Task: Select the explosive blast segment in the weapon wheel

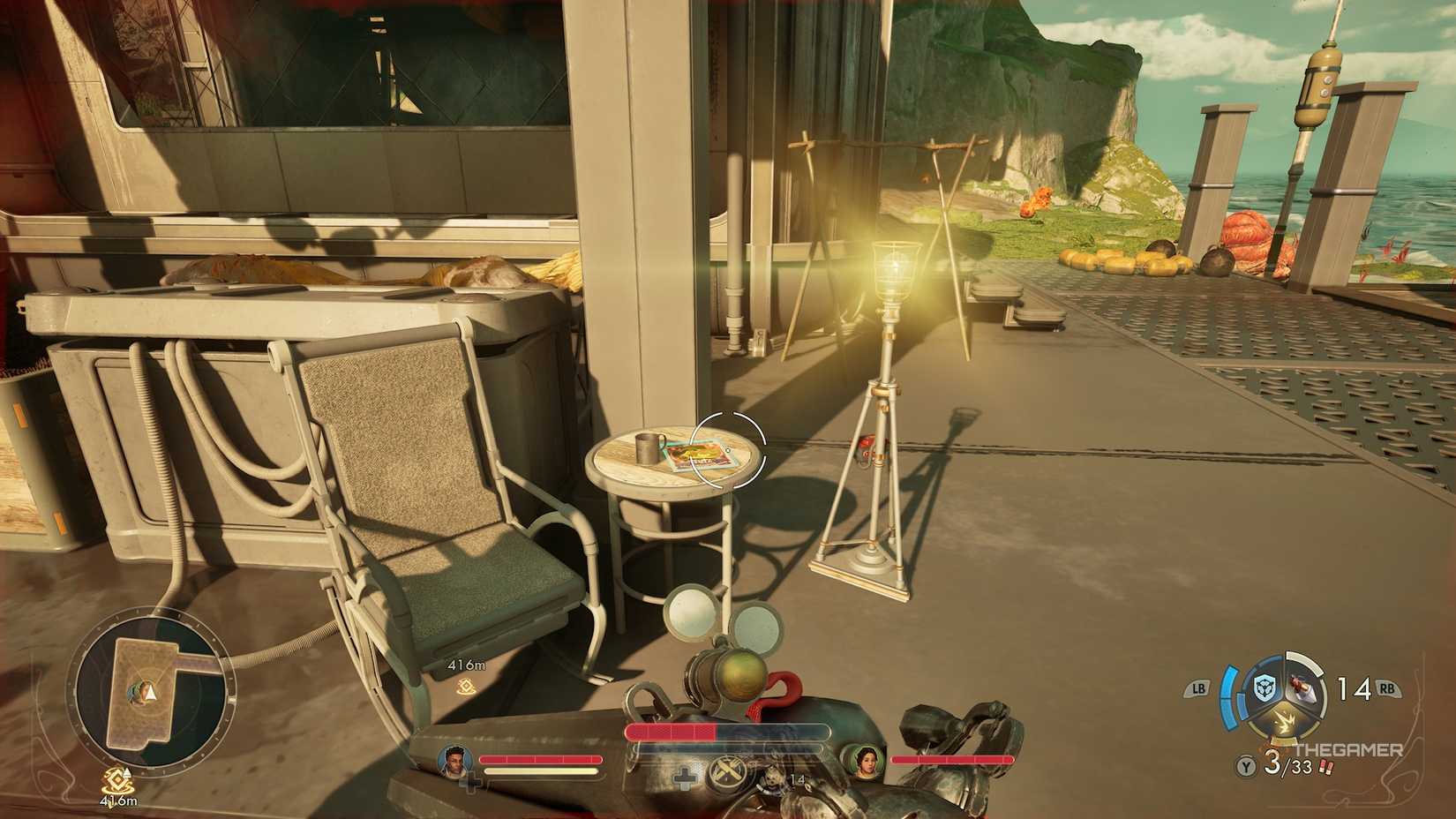Action: point(1285,721)
